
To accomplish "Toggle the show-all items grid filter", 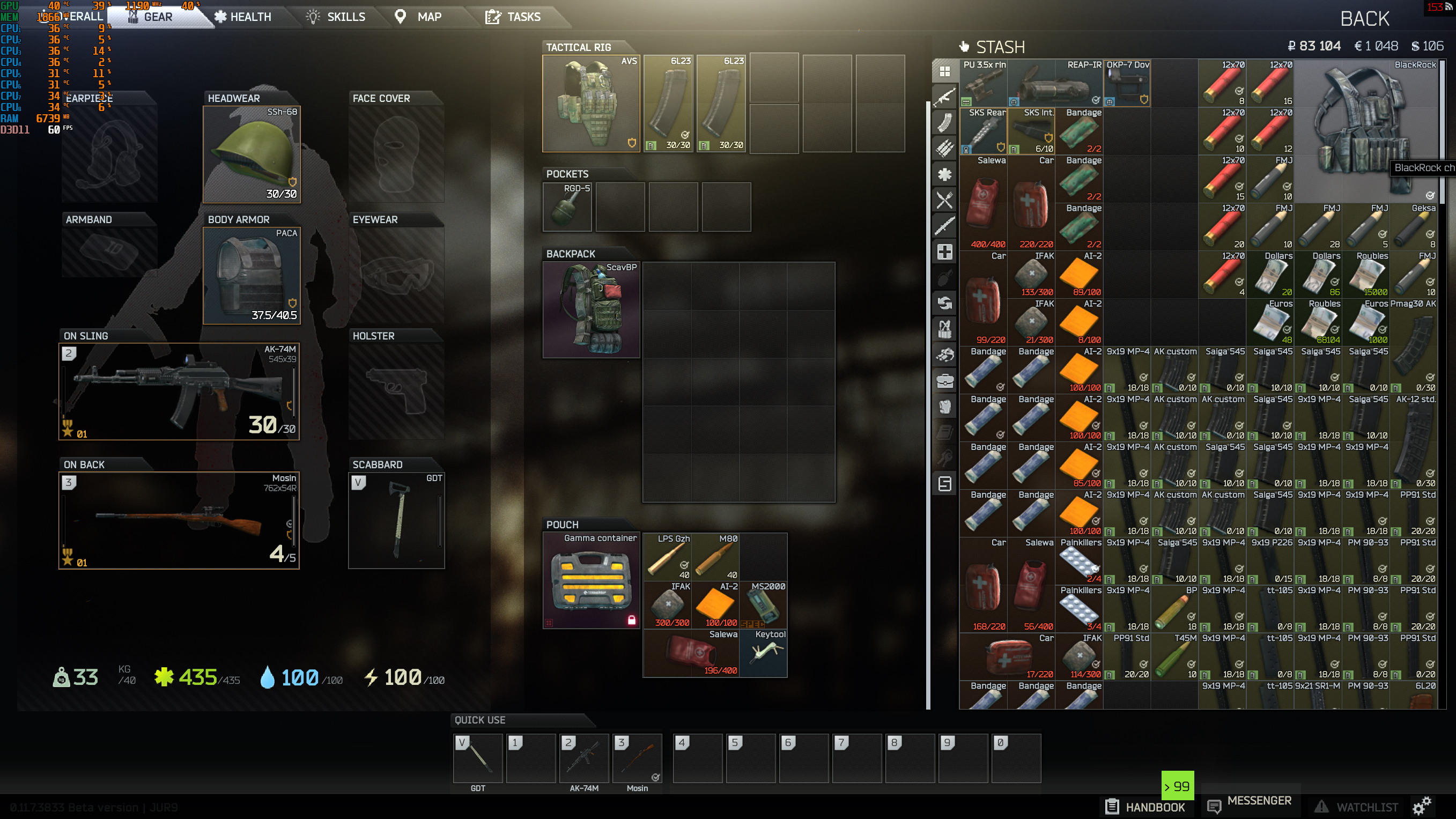I will [x=945, y=71].
